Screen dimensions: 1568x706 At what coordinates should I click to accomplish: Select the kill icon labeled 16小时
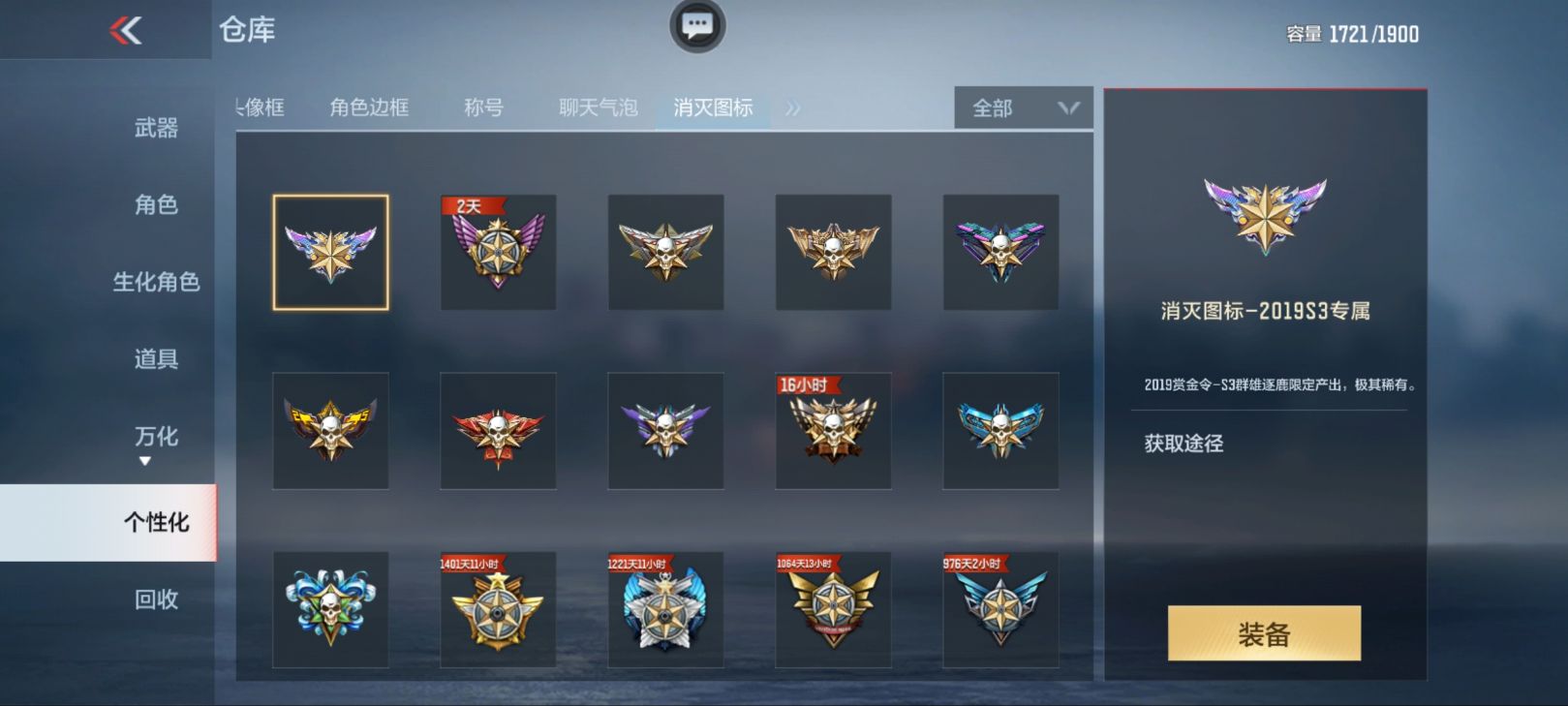(833, 431)
